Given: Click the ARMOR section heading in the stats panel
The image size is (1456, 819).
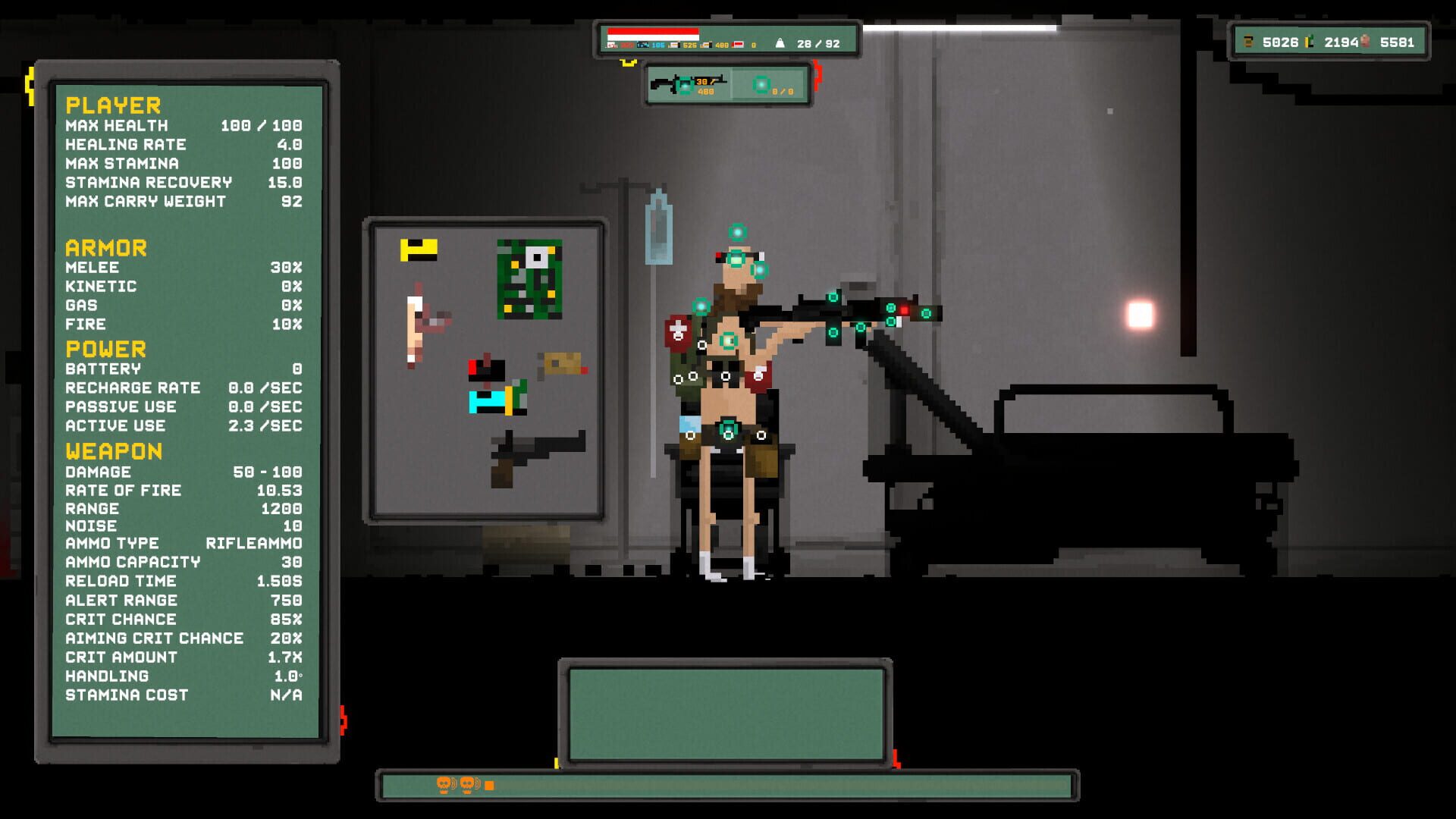Looking at the screenshot, I should 105,247.
